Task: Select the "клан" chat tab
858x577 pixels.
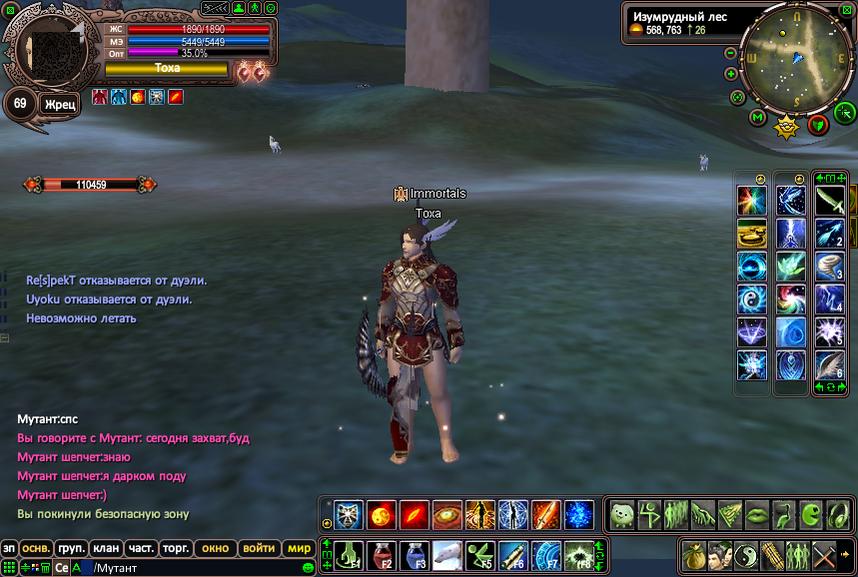Action: [x=105, y=548]
